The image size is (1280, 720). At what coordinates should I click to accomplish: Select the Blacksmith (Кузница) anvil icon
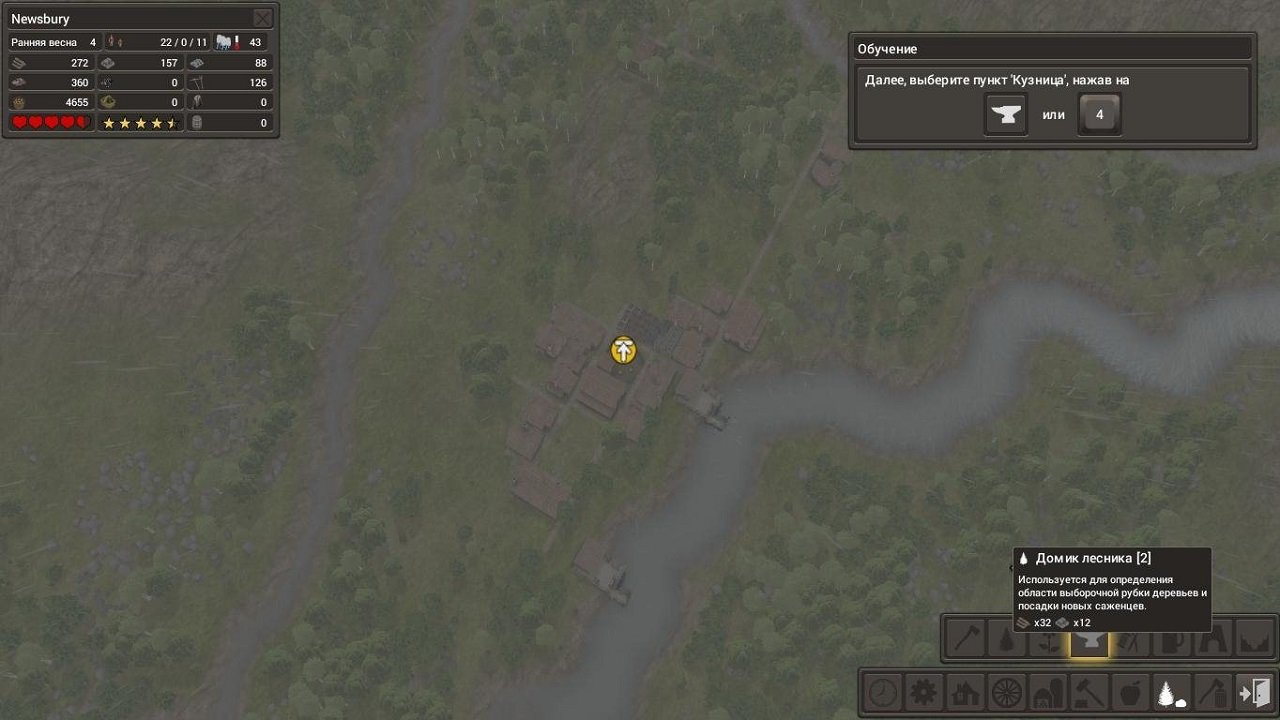click(1088, 640)
